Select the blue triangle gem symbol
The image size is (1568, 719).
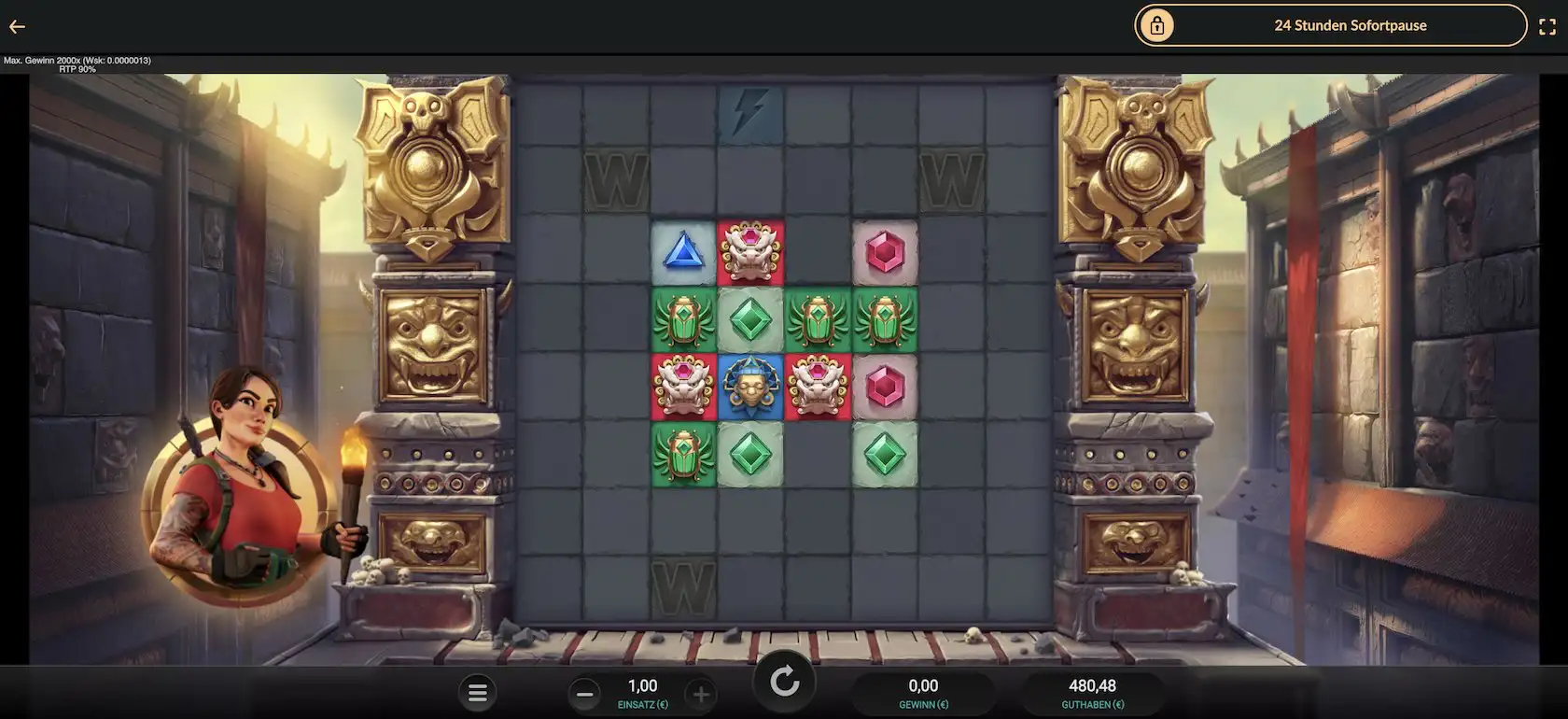point(684,252)
